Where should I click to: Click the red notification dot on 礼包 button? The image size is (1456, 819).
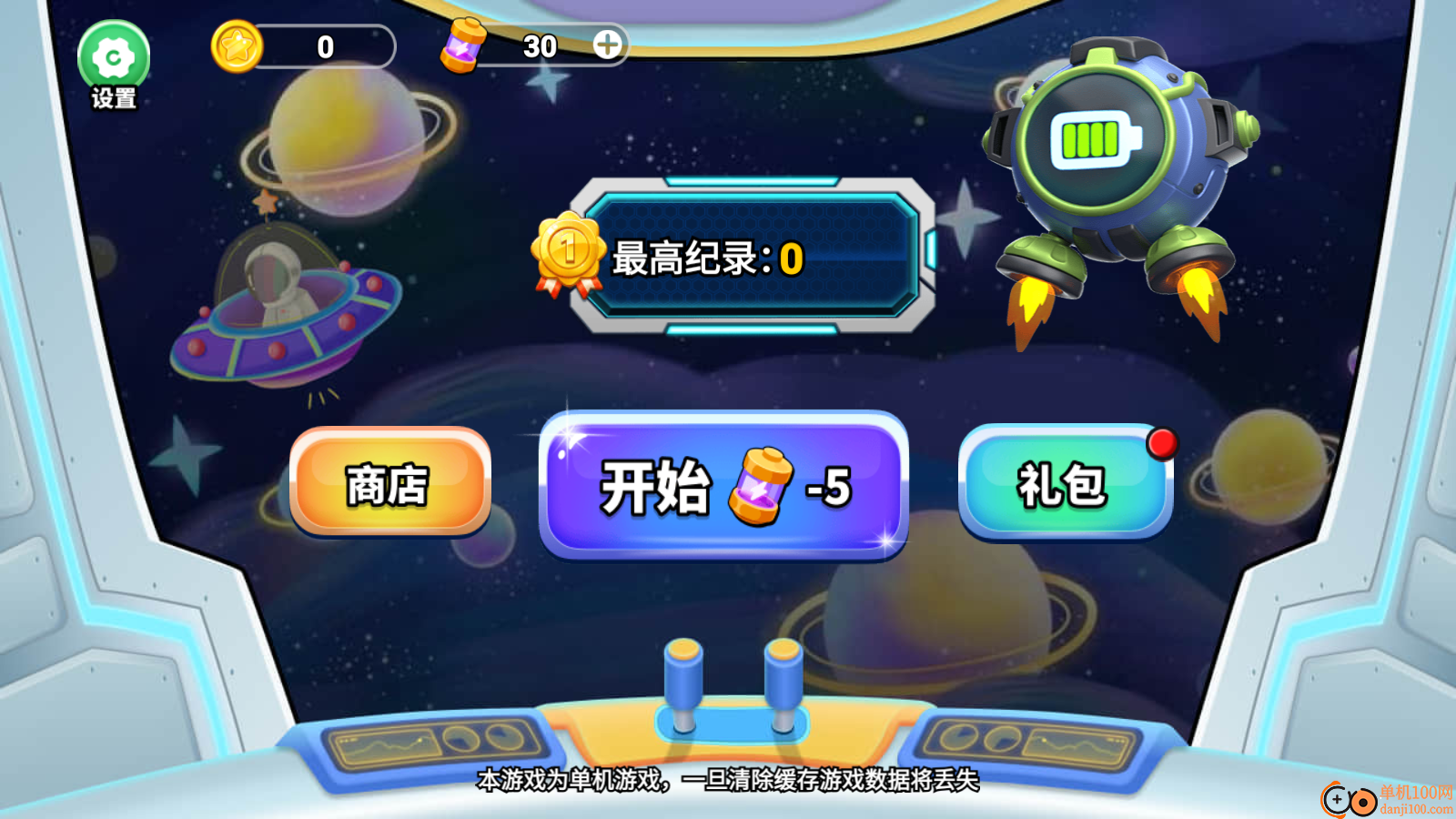coord(1160,443)
